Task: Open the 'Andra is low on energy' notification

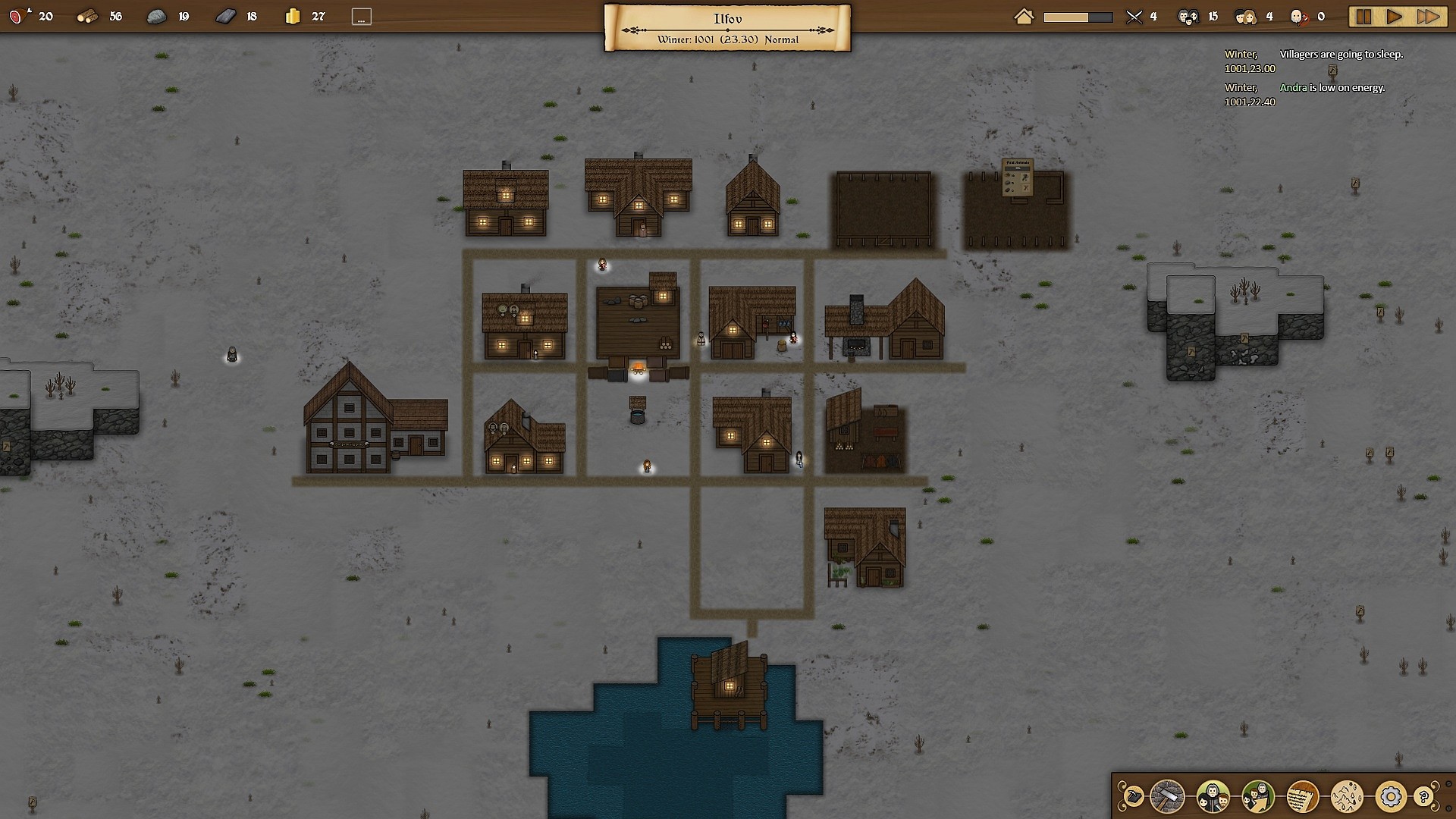Action: 1332,87
